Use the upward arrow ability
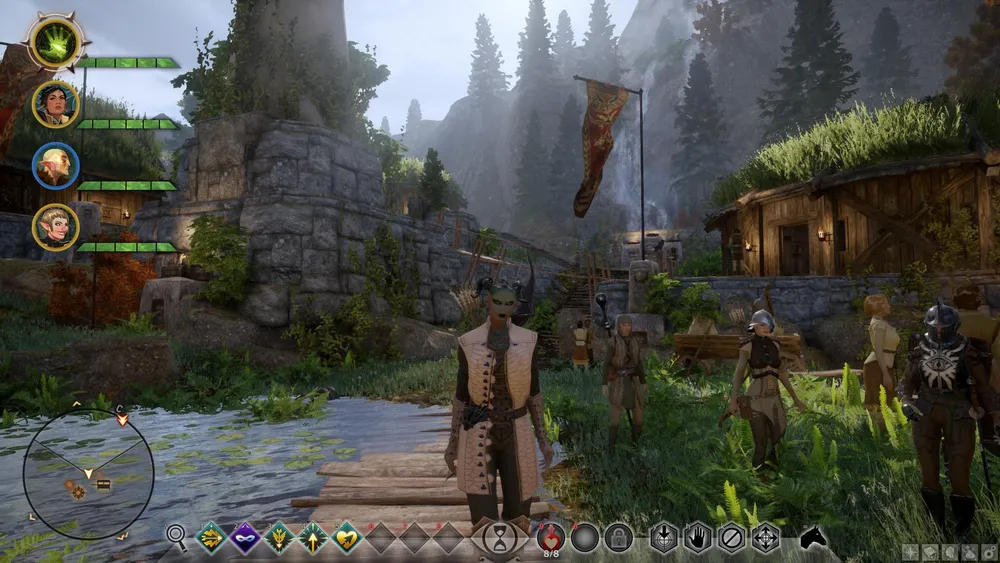 313,538
